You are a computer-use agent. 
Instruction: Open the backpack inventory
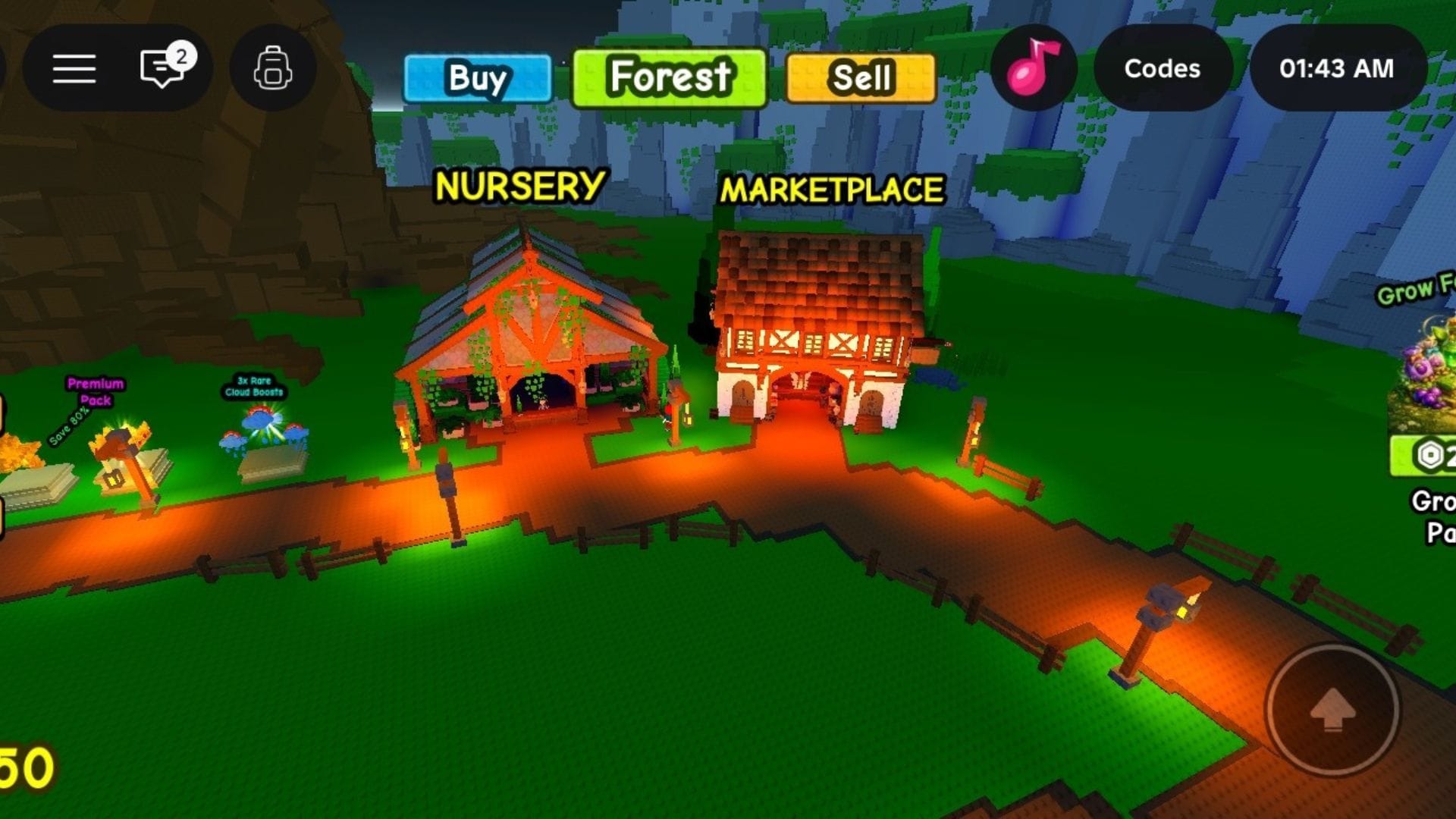273,68
